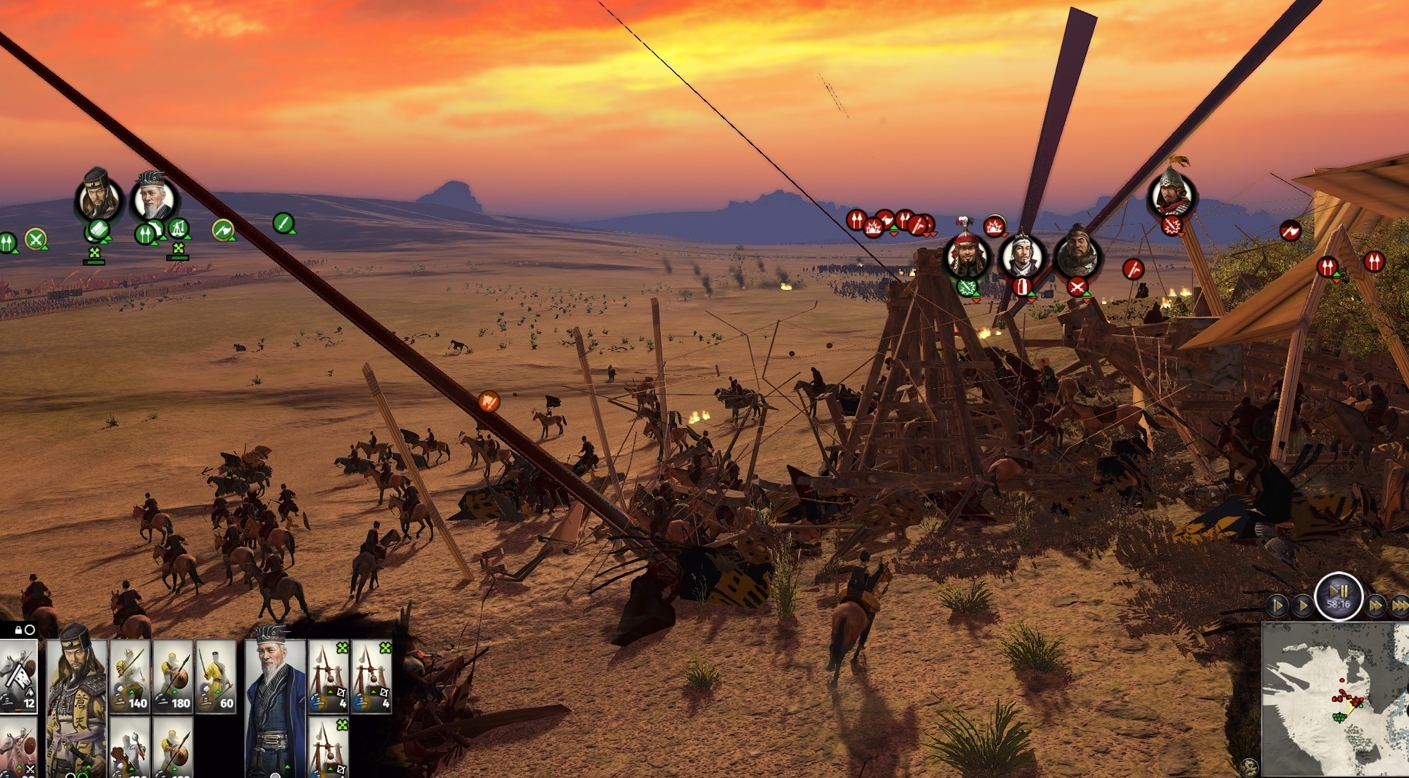The width and height of the screenshot is (1409, 778).
Task: Select the green single-sword unit marker
Action: (283, 223)
